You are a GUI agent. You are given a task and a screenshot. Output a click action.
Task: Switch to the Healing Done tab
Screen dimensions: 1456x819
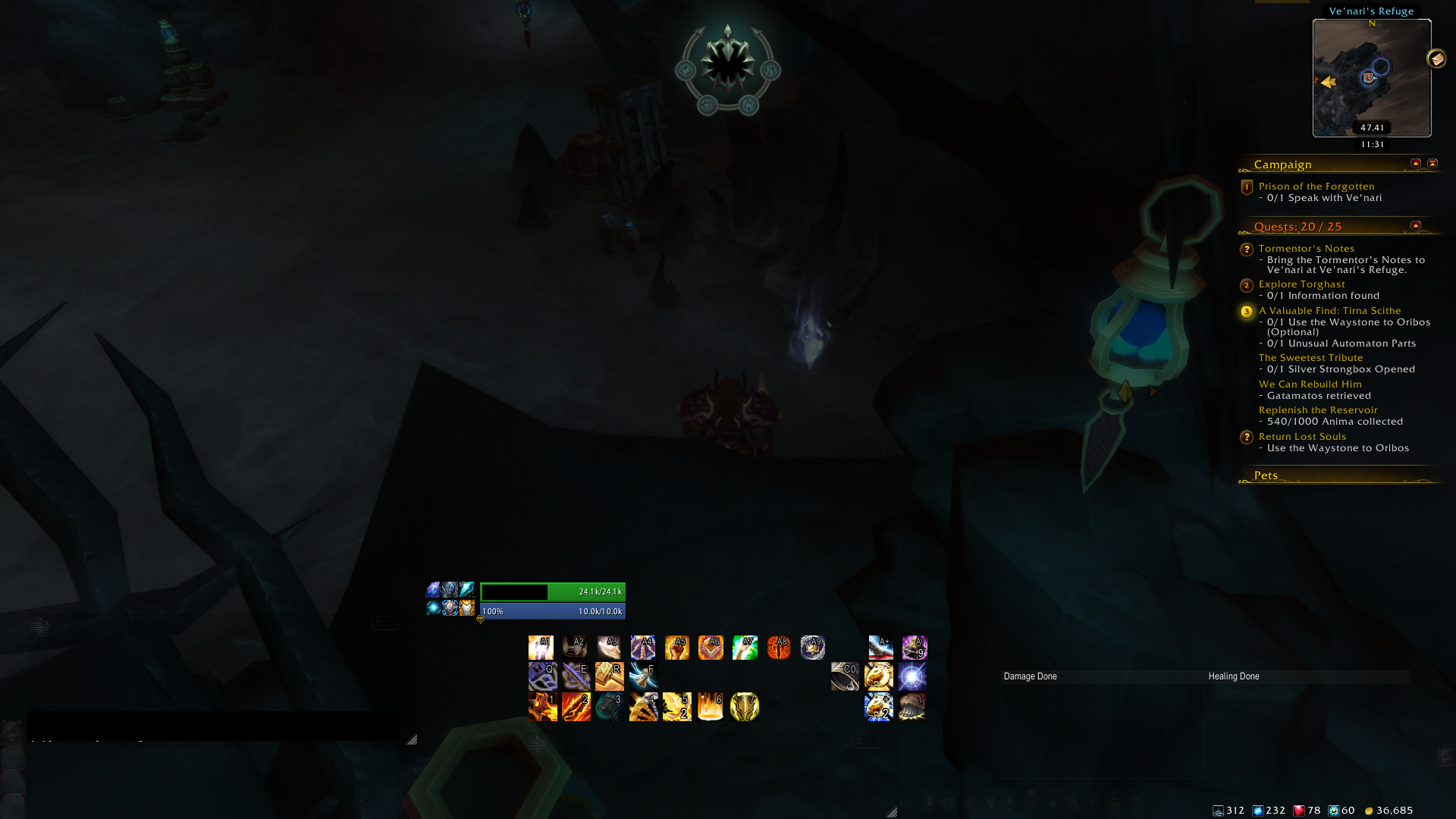pos(1235,676)
